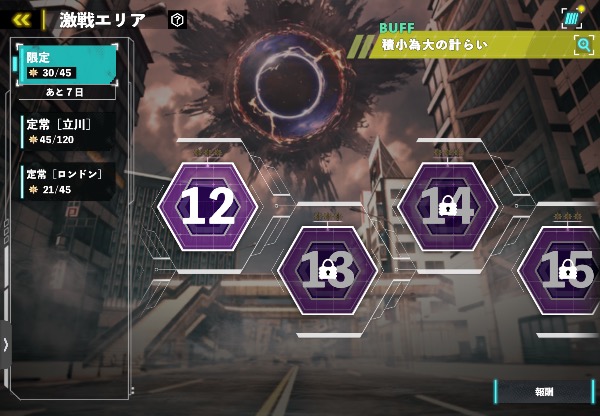Screen dimensions: 600x416
Task: Select stage 12 hexagon
Action: (208, 206)
